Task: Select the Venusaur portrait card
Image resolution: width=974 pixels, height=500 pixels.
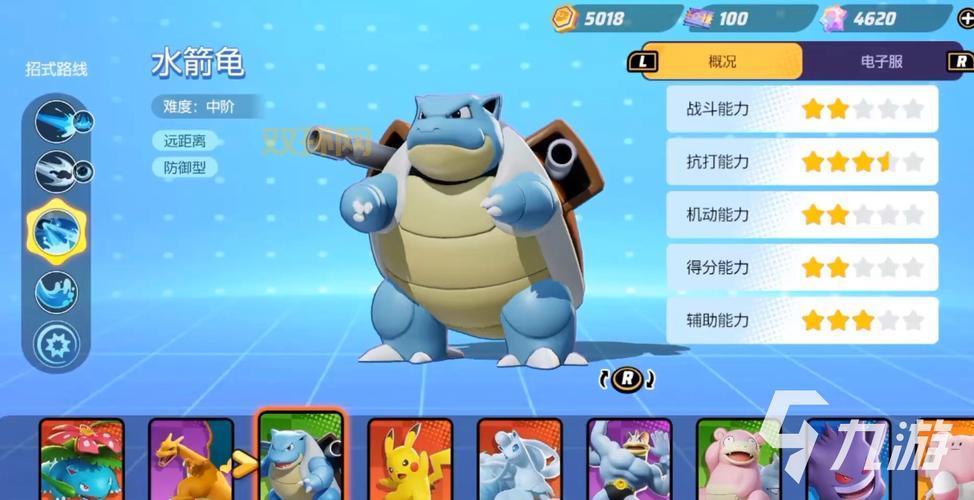Action: coord(82,460)
